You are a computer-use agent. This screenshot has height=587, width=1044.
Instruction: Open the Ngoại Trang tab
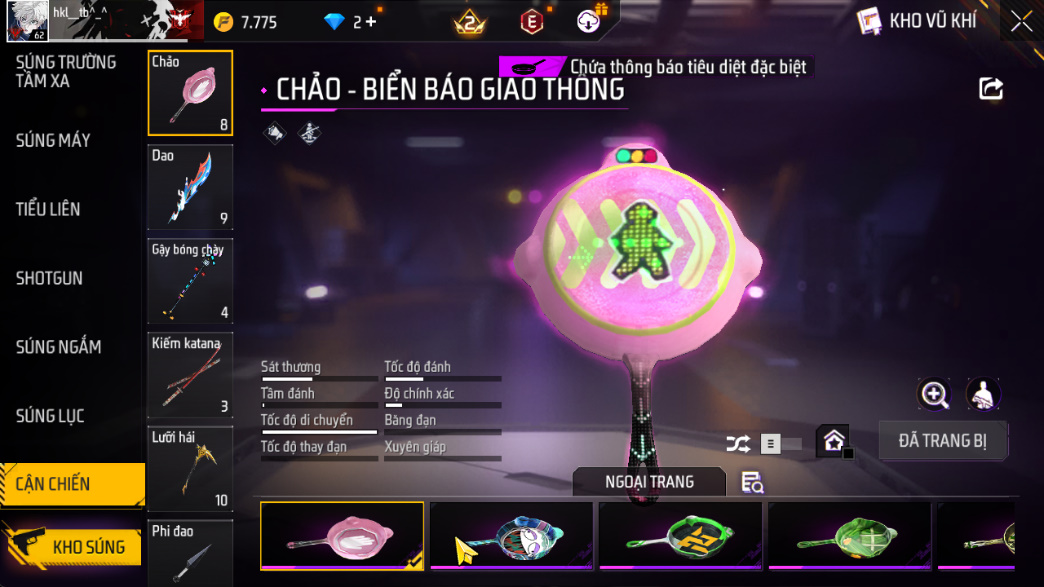[x=649, y=482]
